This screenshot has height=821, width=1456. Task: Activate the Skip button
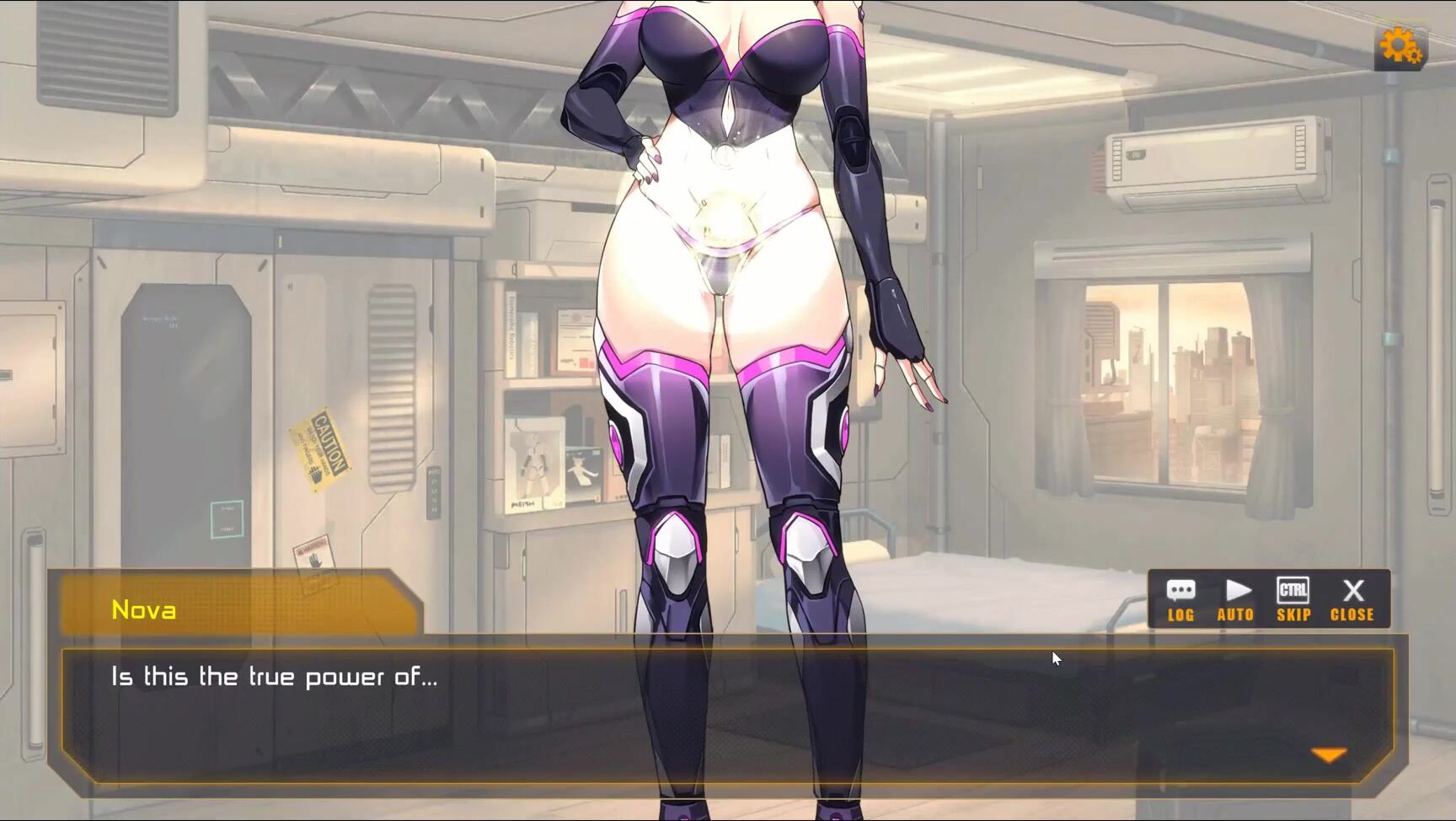click(x=1293, y=599)
